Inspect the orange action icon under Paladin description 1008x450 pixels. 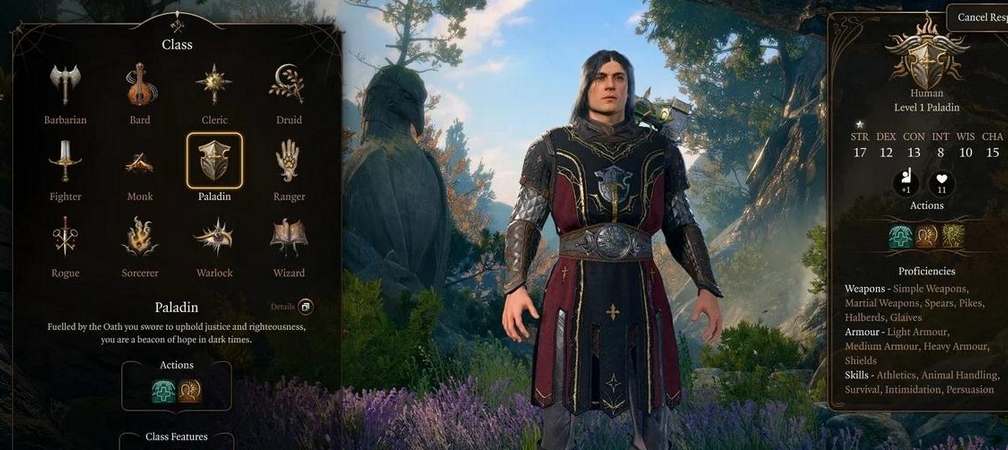coord(190,391)
